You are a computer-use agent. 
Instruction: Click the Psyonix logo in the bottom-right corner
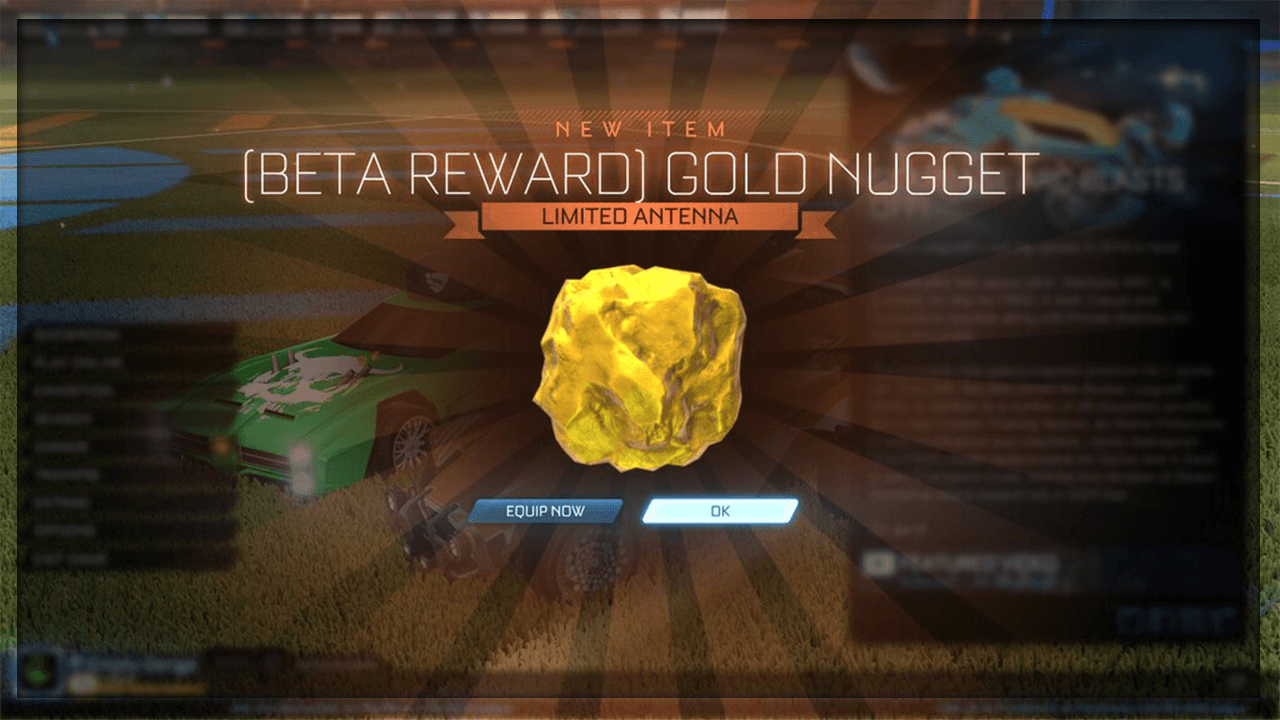pyautogui.click(x=1175, y=618)
